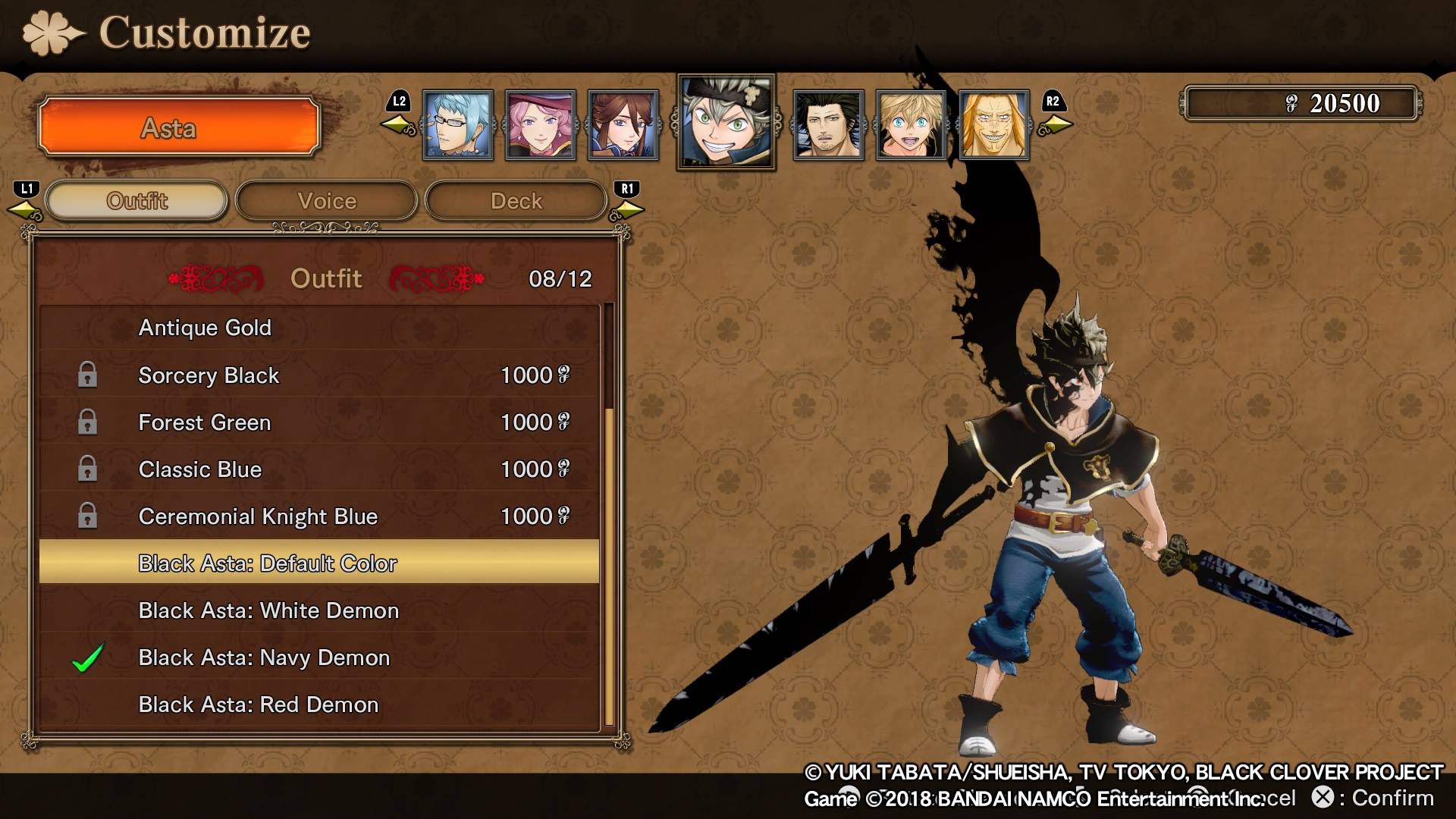Select the locked Sorcery Black outfit
Image resolution: width=1456 pixels, height=819 pixels.
coord(318,375)
